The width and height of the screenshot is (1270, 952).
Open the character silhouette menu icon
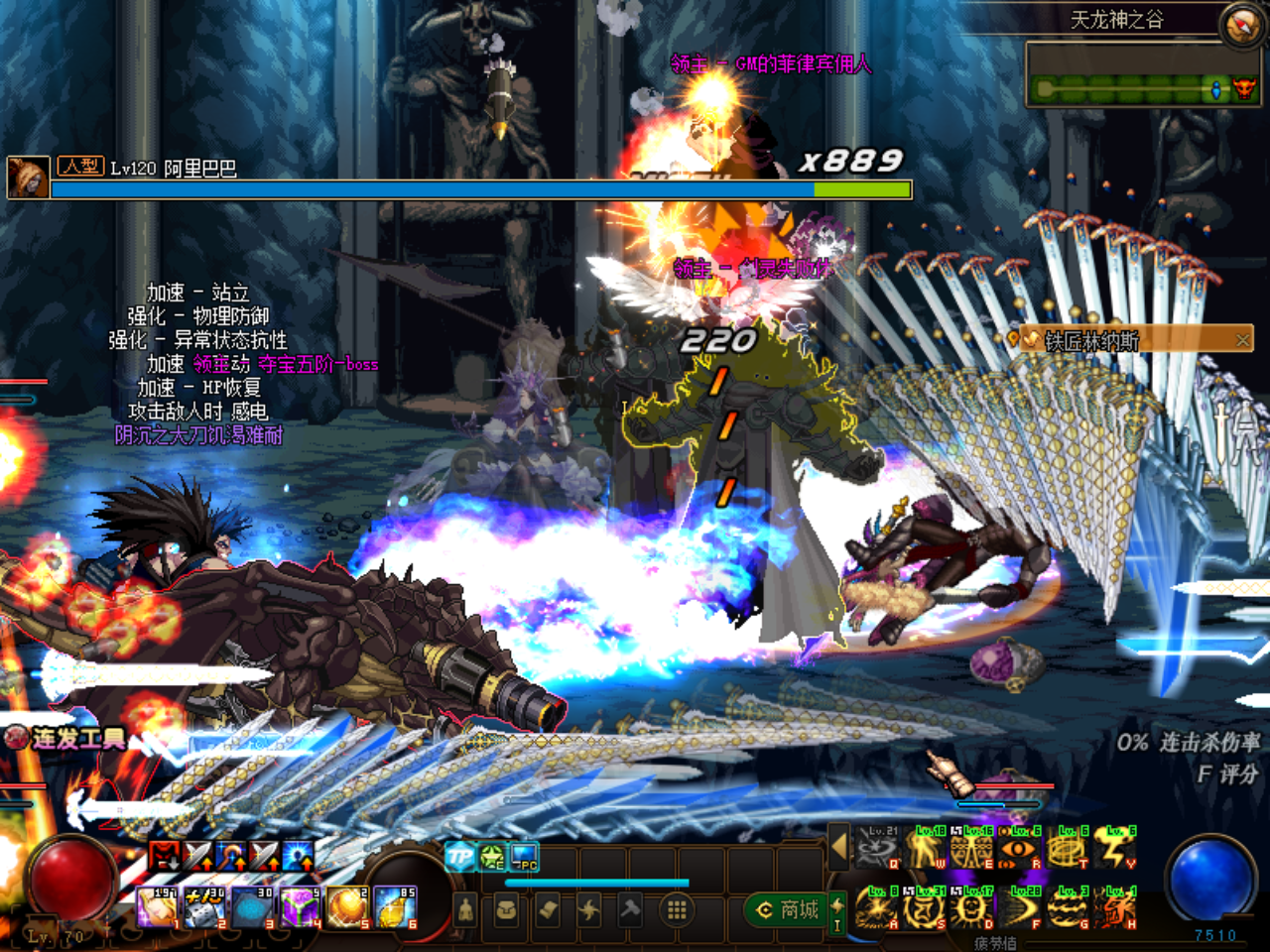[464, 909]
